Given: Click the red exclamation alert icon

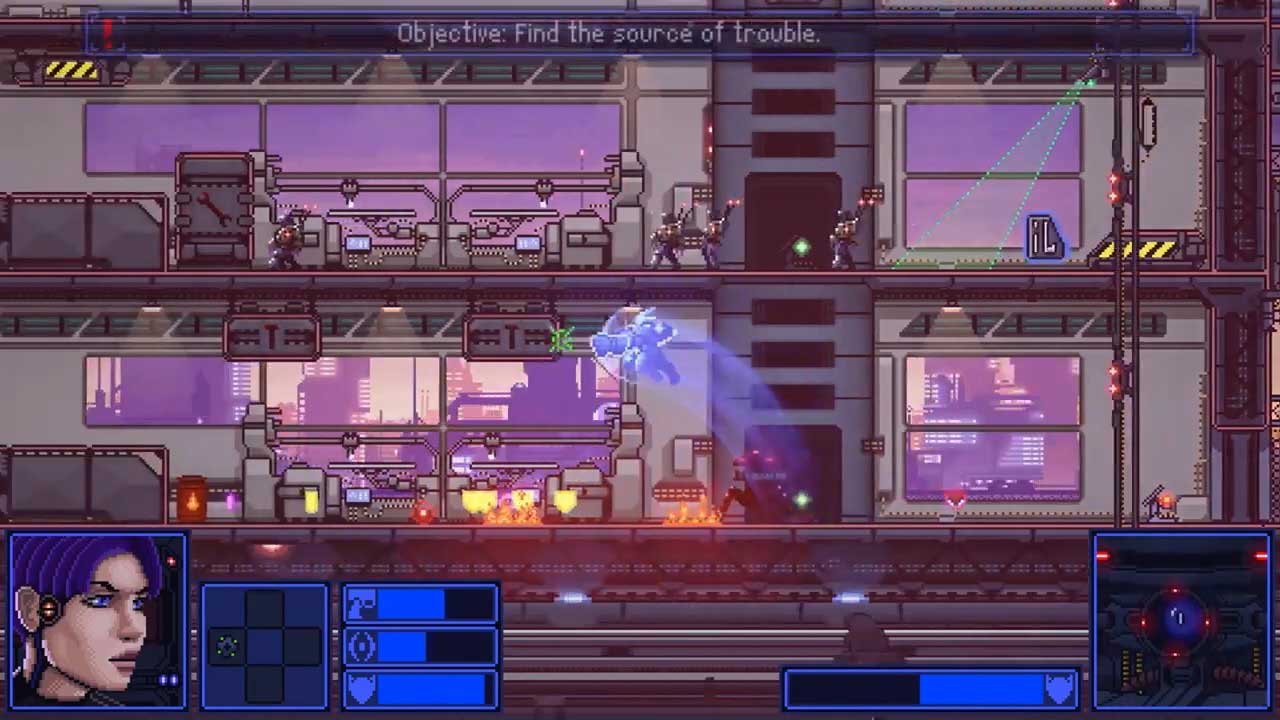Looking at the screenshot, I should tap(106, 32).
